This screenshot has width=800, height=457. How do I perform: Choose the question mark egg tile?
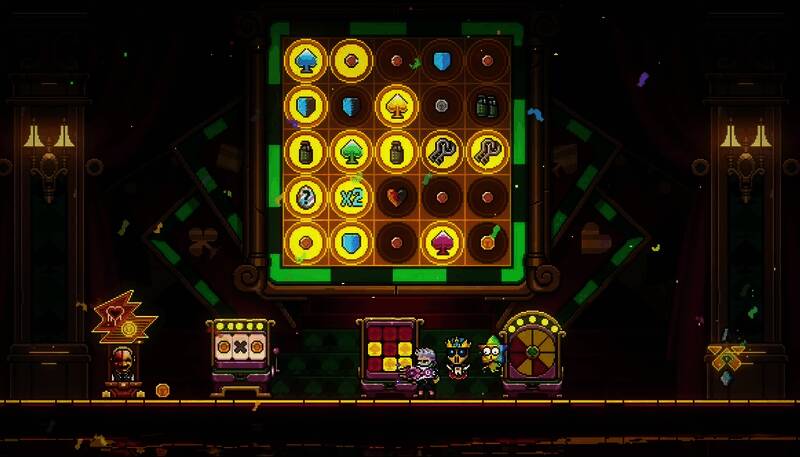pyautogui.click(x=305, y=196)
